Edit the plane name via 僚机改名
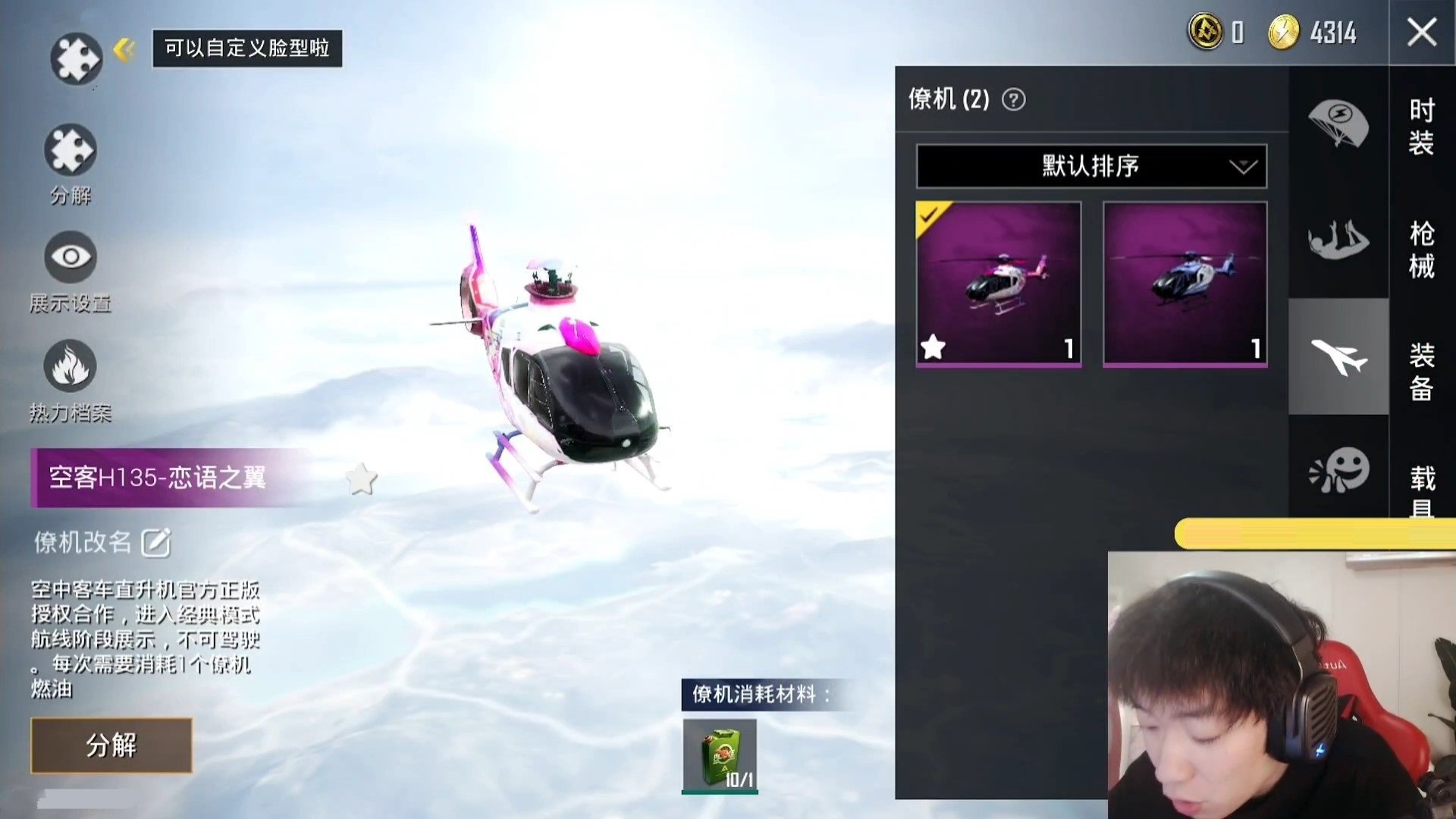Screen dimensions: 1456x819 tap(155, 543)
